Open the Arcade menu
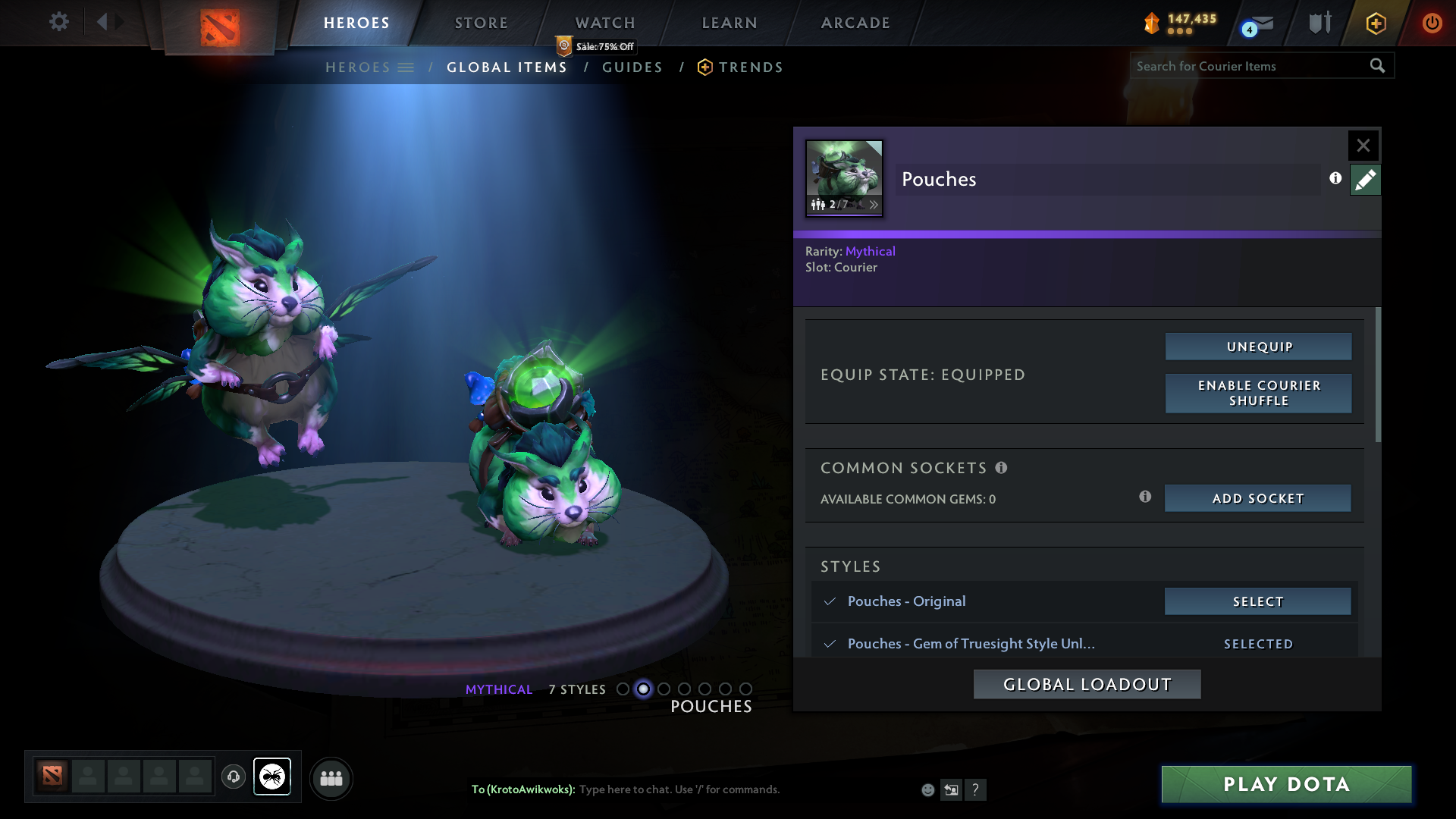The width and height of the screenshot is (1456, 819). [x=855, y=23]
